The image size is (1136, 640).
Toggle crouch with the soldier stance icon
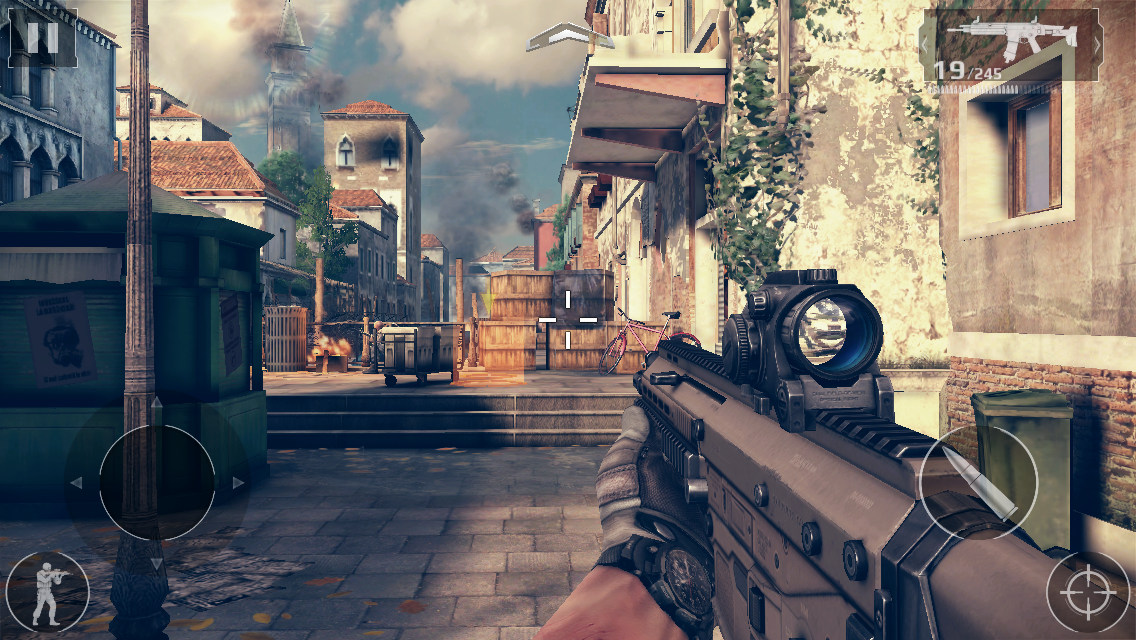[46, 592]
